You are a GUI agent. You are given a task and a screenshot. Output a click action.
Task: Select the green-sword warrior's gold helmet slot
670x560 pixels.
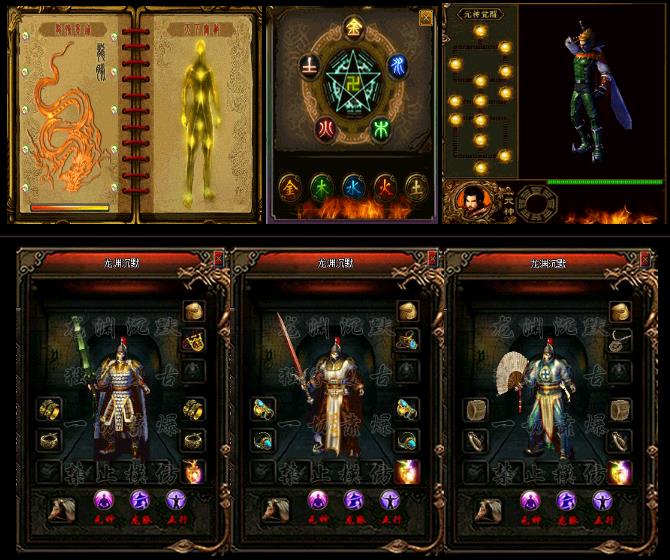193,312
